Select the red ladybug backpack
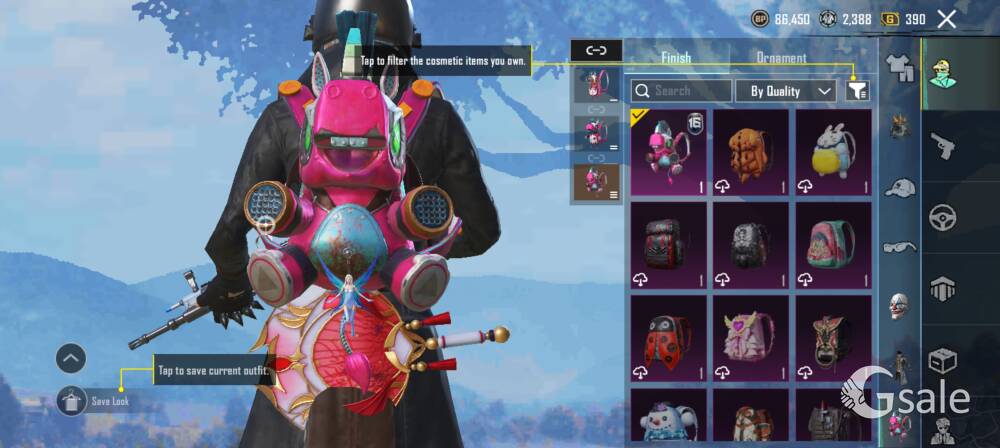Viewport: 1000px width, 448px height. coord(668,337)
